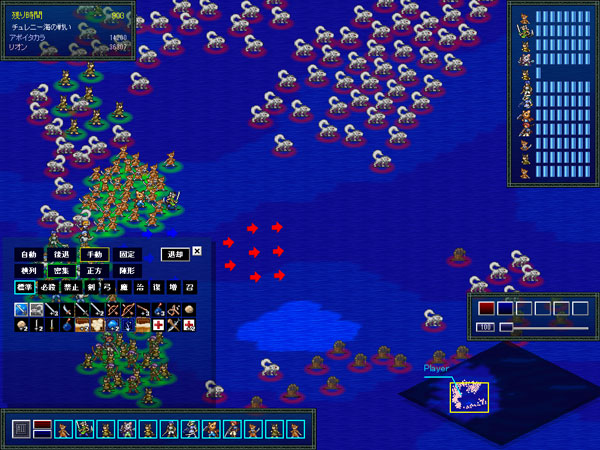The height and width of the screenshot is (450, 600).
Task: Switch to 手動 (manual) control mode
Action: click(94, 255)
